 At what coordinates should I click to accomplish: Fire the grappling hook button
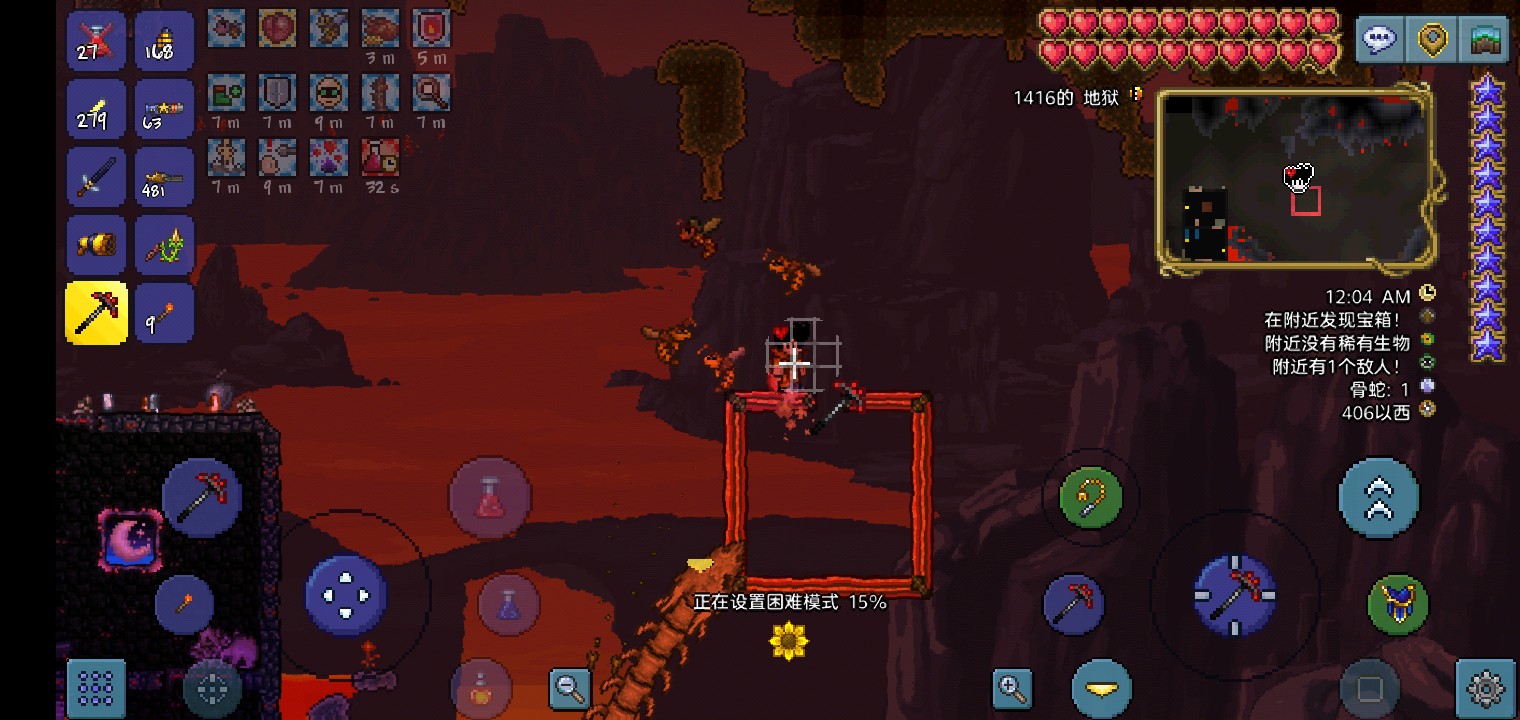tap(1091, 497)
